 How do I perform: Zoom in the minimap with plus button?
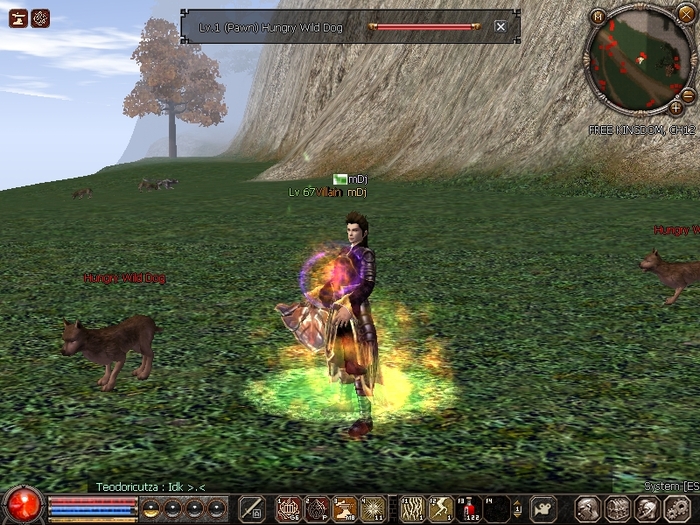[676, 107]
